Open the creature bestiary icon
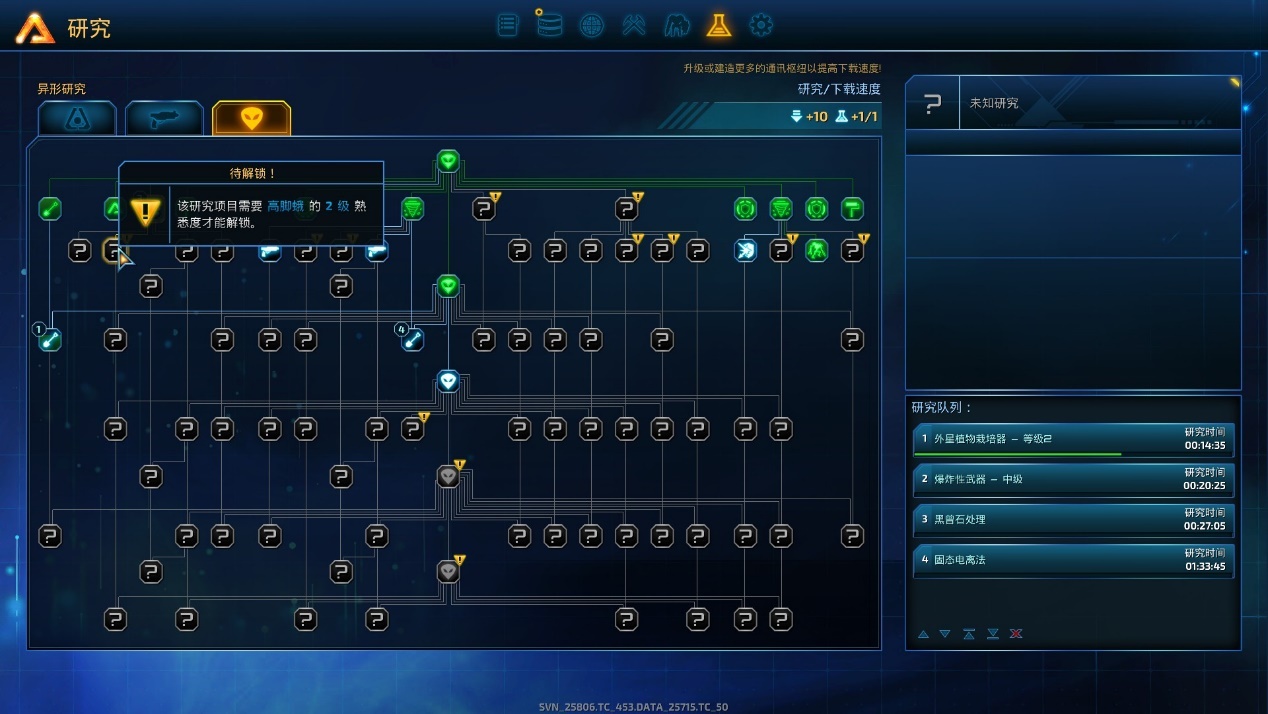The image size is (1268, 714). [x=677, y=25]
